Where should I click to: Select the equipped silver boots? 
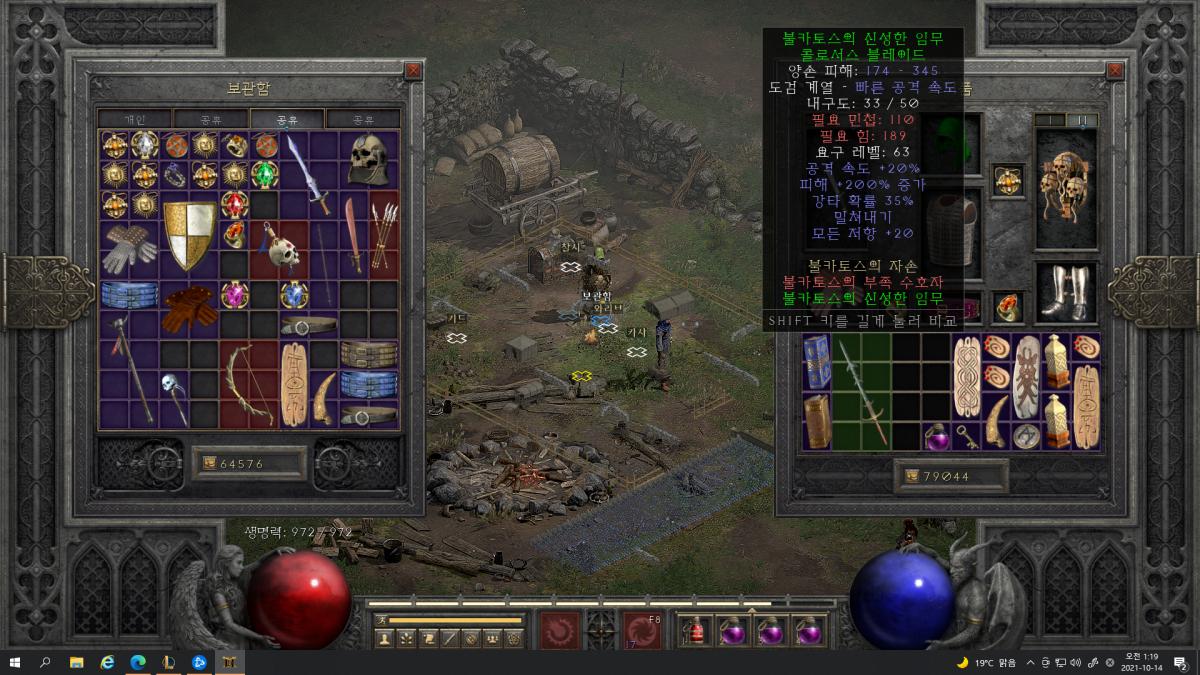click(x=1064, y=293)
